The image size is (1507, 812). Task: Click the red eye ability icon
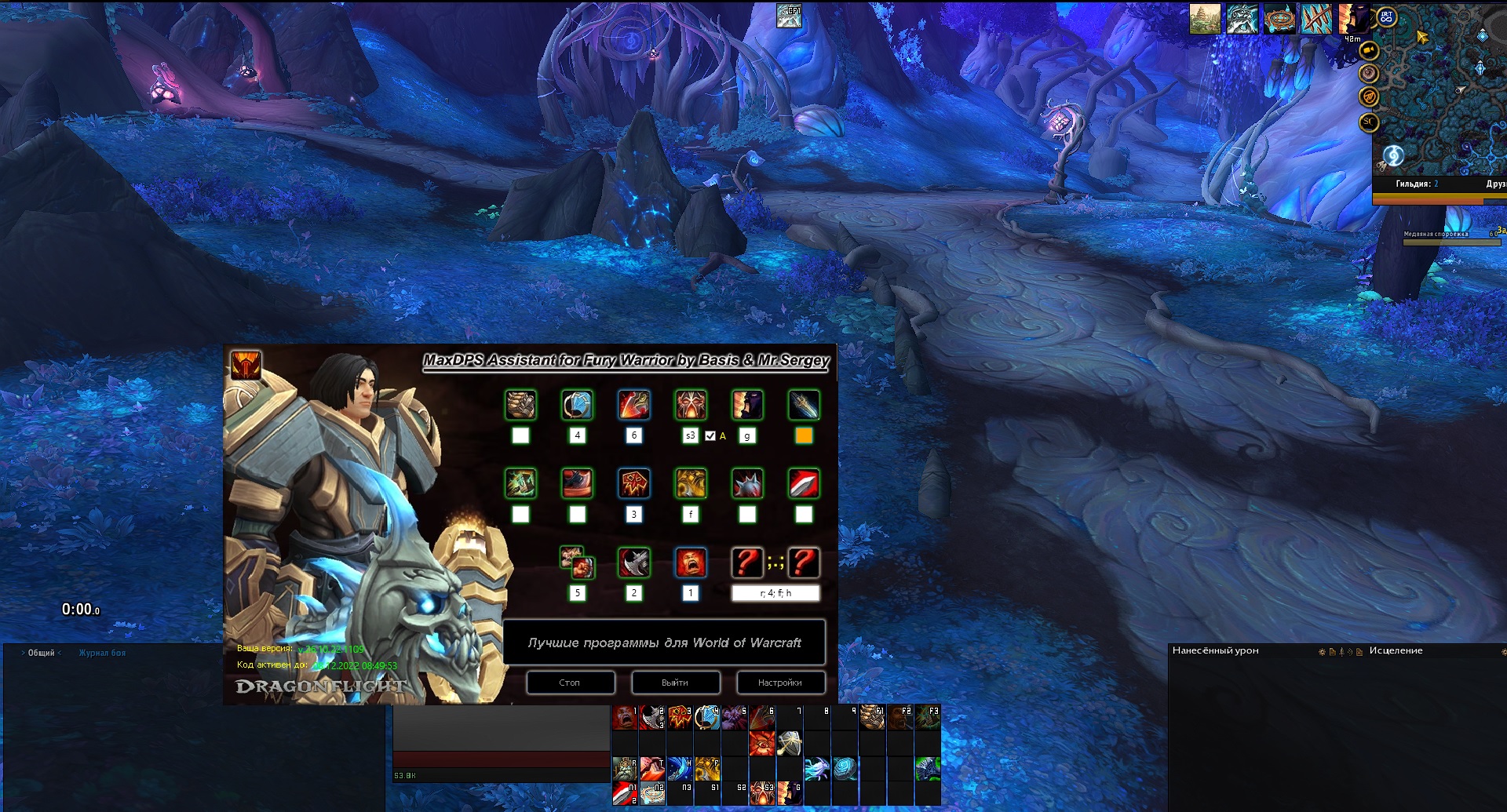point(761,742)
